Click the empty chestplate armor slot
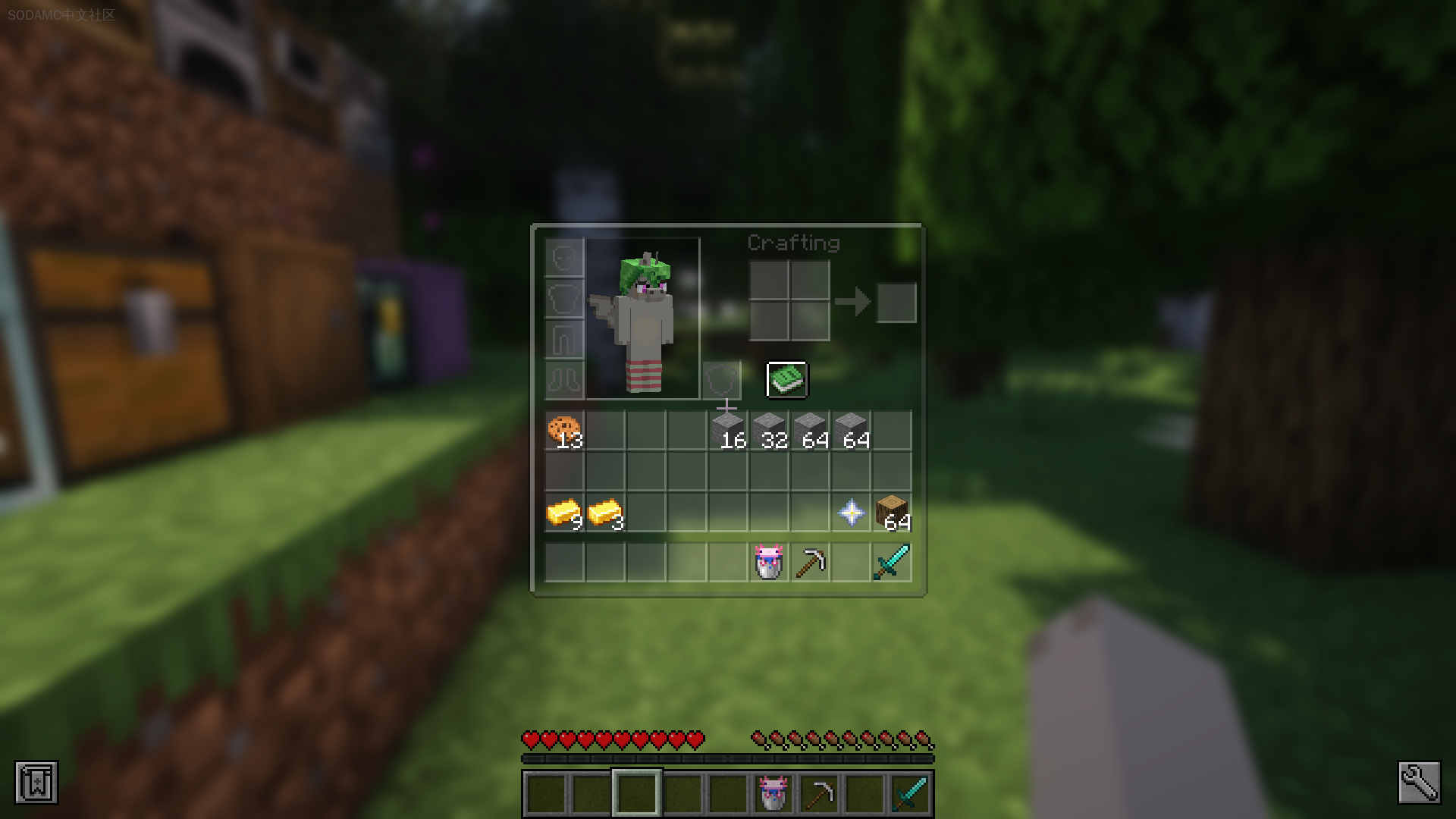This screenshot has height=819, width=1456. 563,300
